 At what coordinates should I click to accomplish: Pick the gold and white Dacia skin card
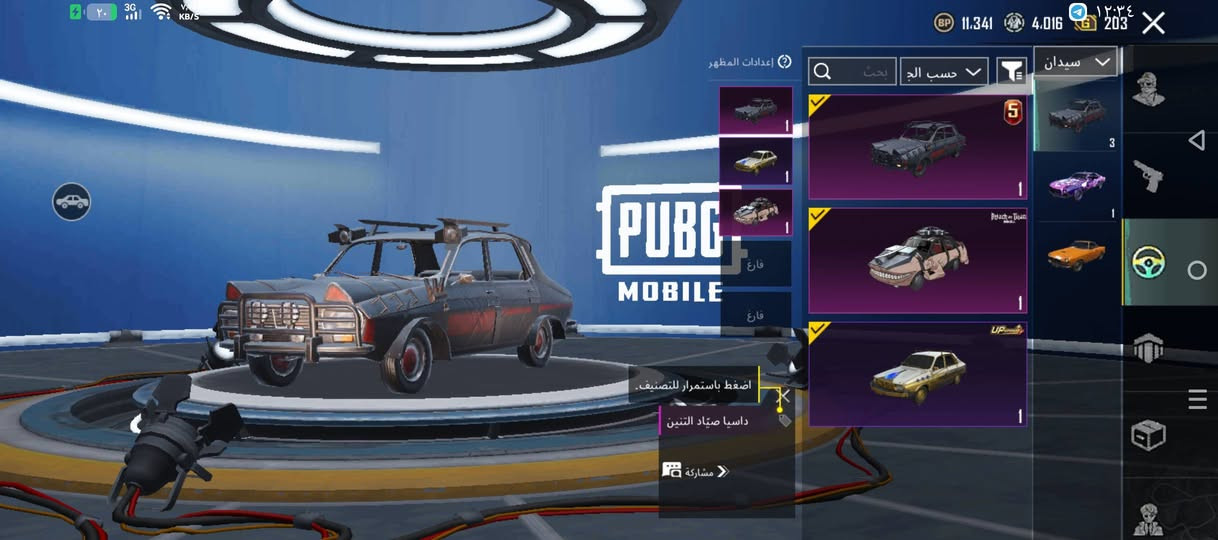(917, 374)
